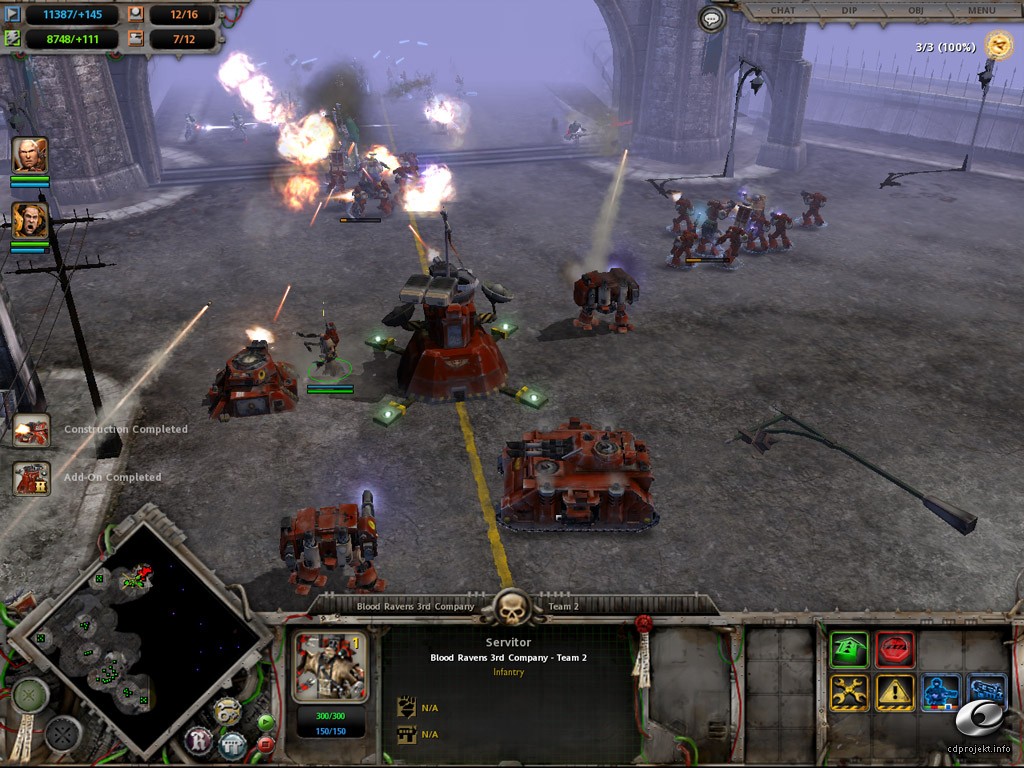This screenshot has width=1024, height=768.
Task: Choose the crossed wrenches repair command
Action: pos(849,692)
